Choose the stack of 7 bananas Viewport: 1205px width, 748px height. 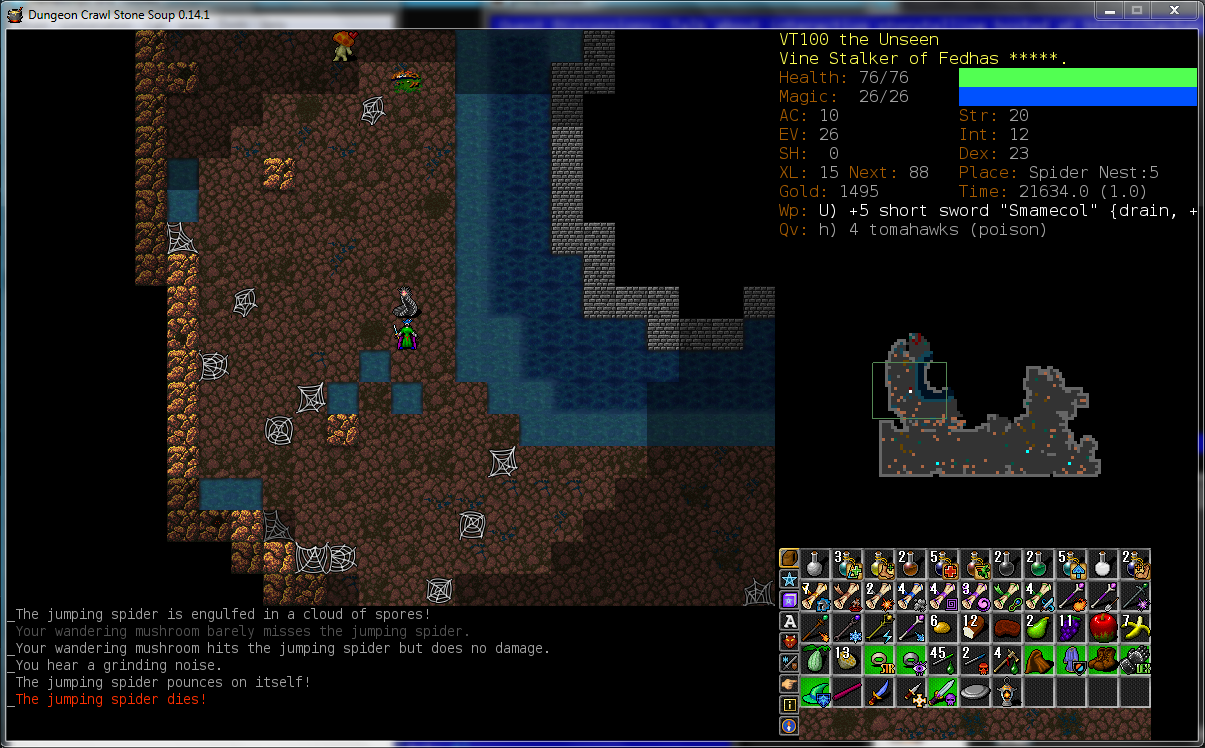1136,628
